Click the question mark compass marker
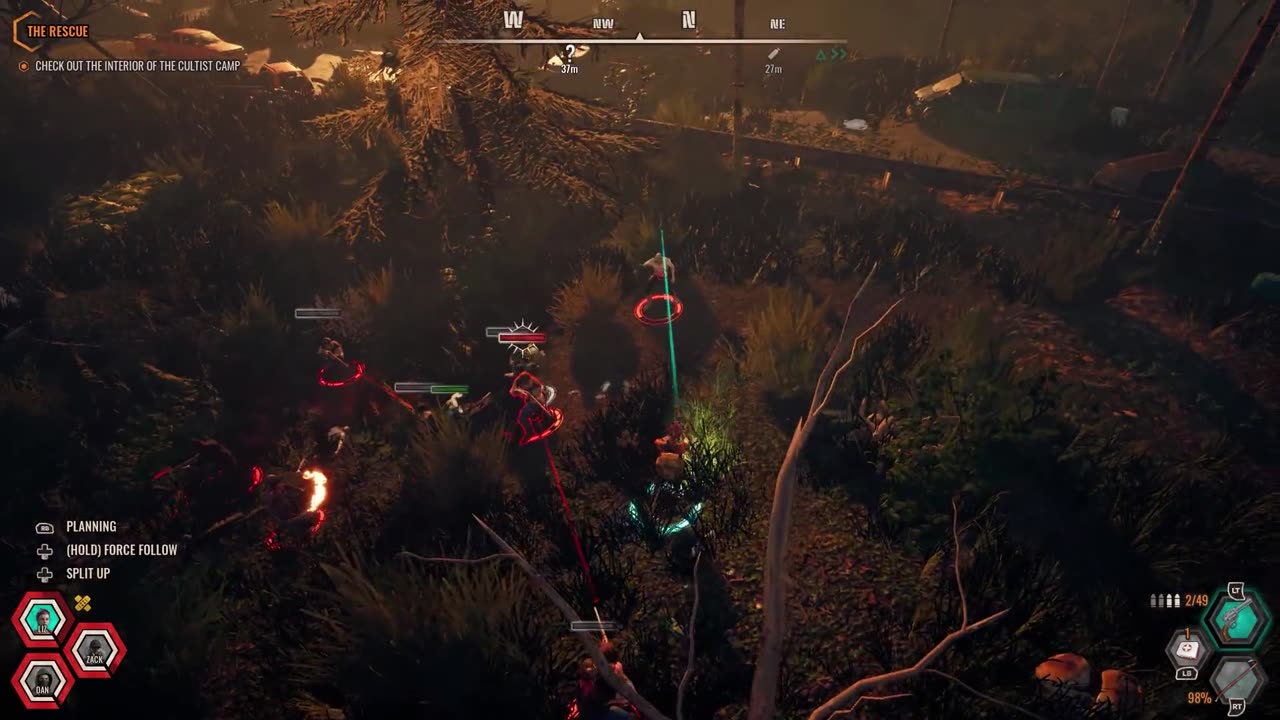1280x720 pixels. 570,54
